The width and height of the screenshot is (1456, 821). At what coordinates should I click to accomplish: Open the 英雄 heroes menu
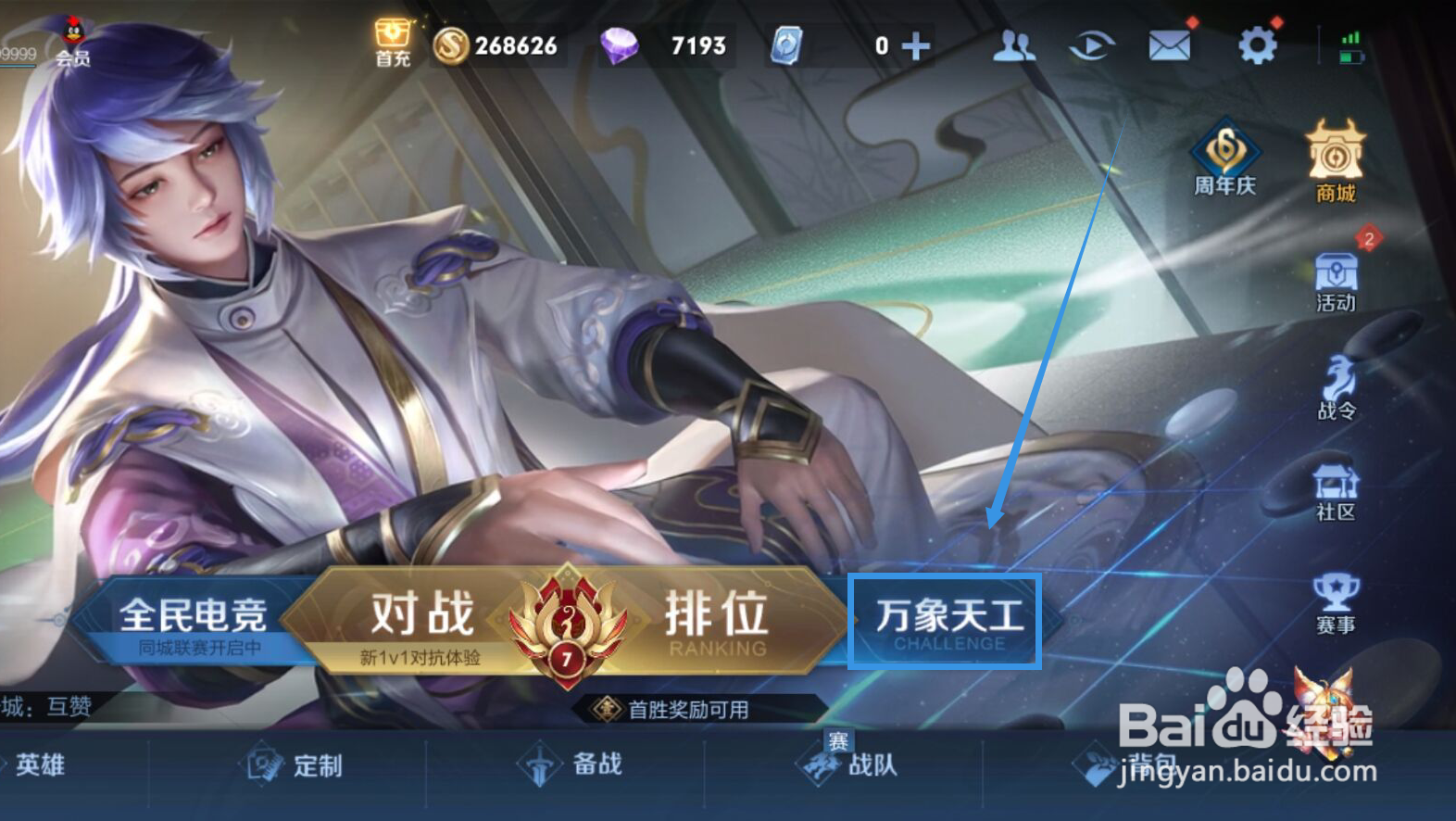[x=37, y=765]
